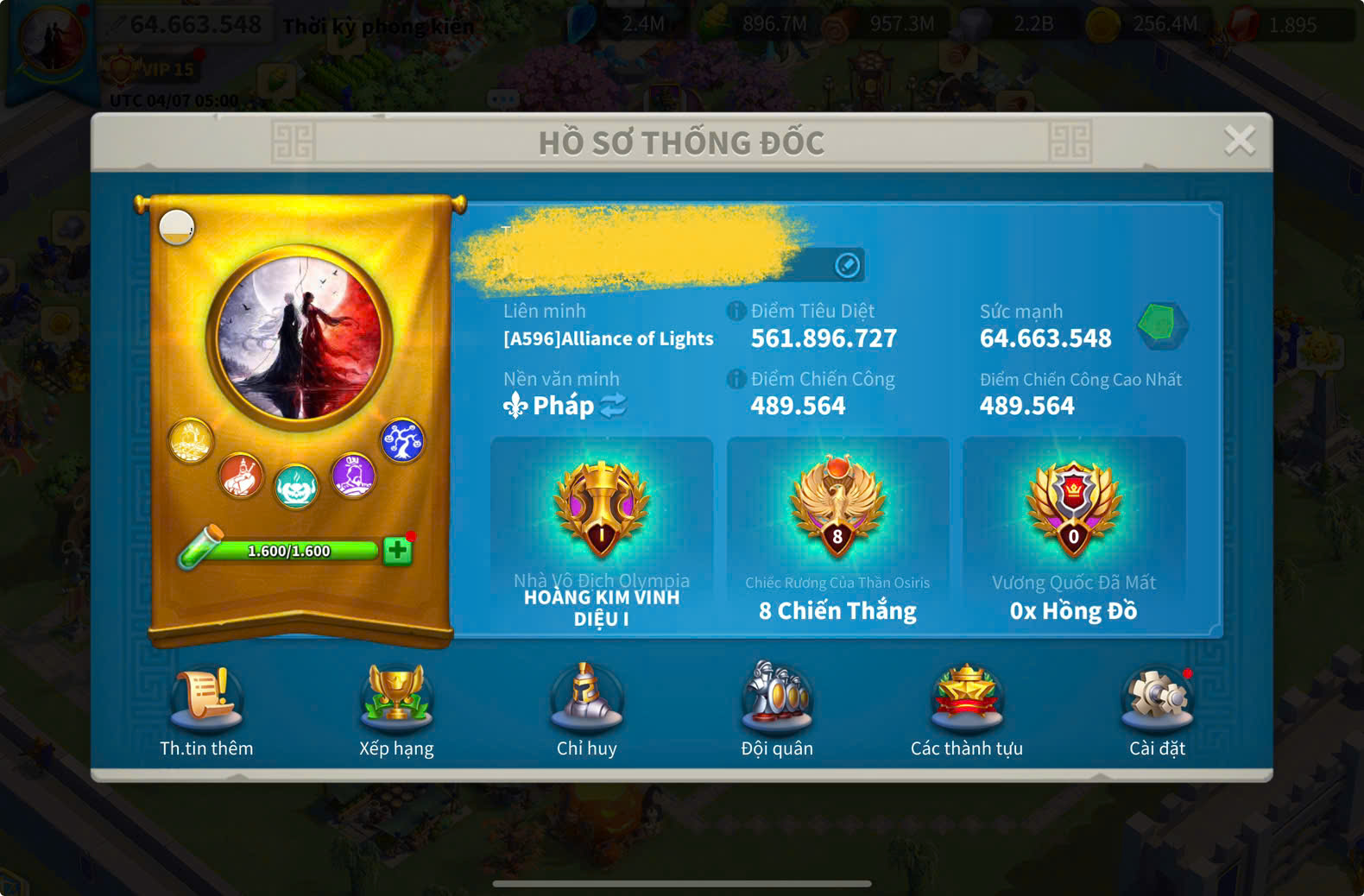The image size is (1364, 896).
Task: Switch civilization using the arrows beside Pháp
Action: pos(613,406)
